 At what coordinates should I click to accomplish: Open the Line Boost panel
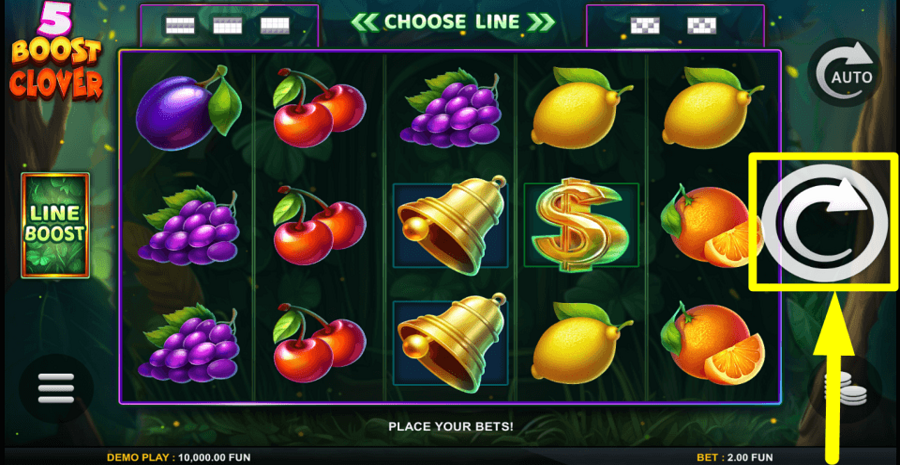point(55,225)
